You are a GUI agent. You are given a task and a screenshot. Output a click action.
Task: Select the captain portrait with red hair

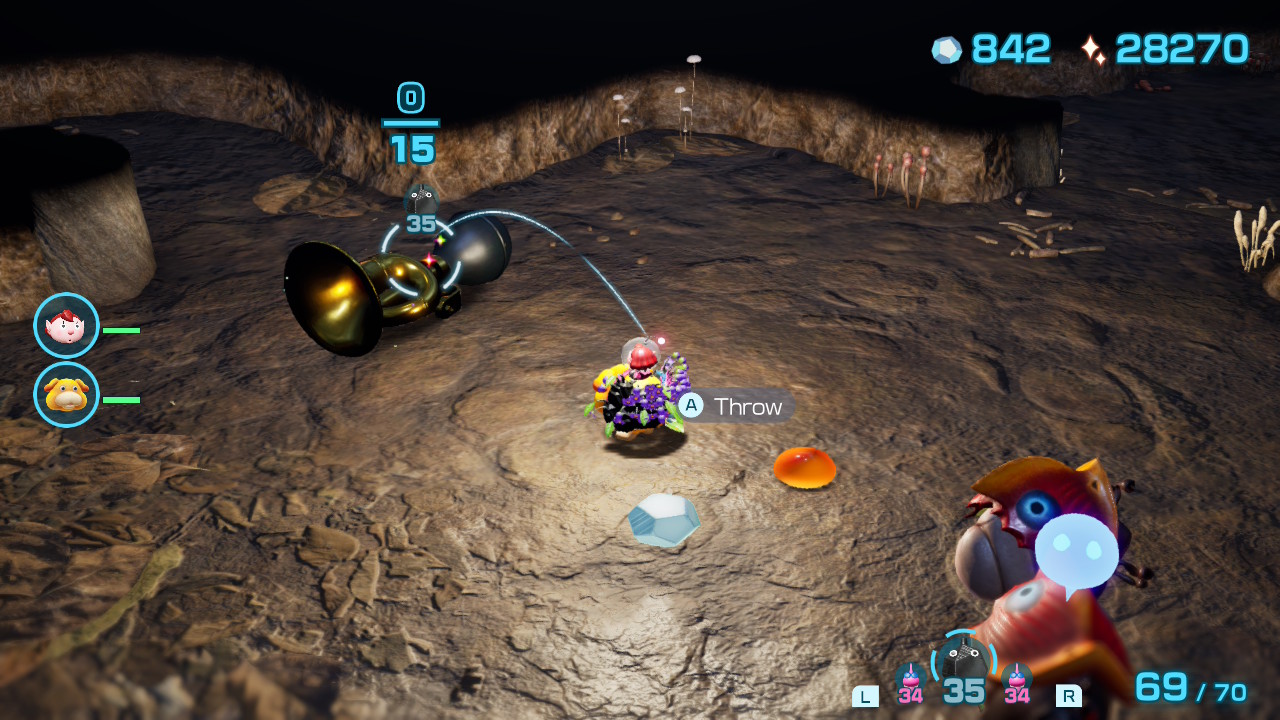click(x=66, y=326)
